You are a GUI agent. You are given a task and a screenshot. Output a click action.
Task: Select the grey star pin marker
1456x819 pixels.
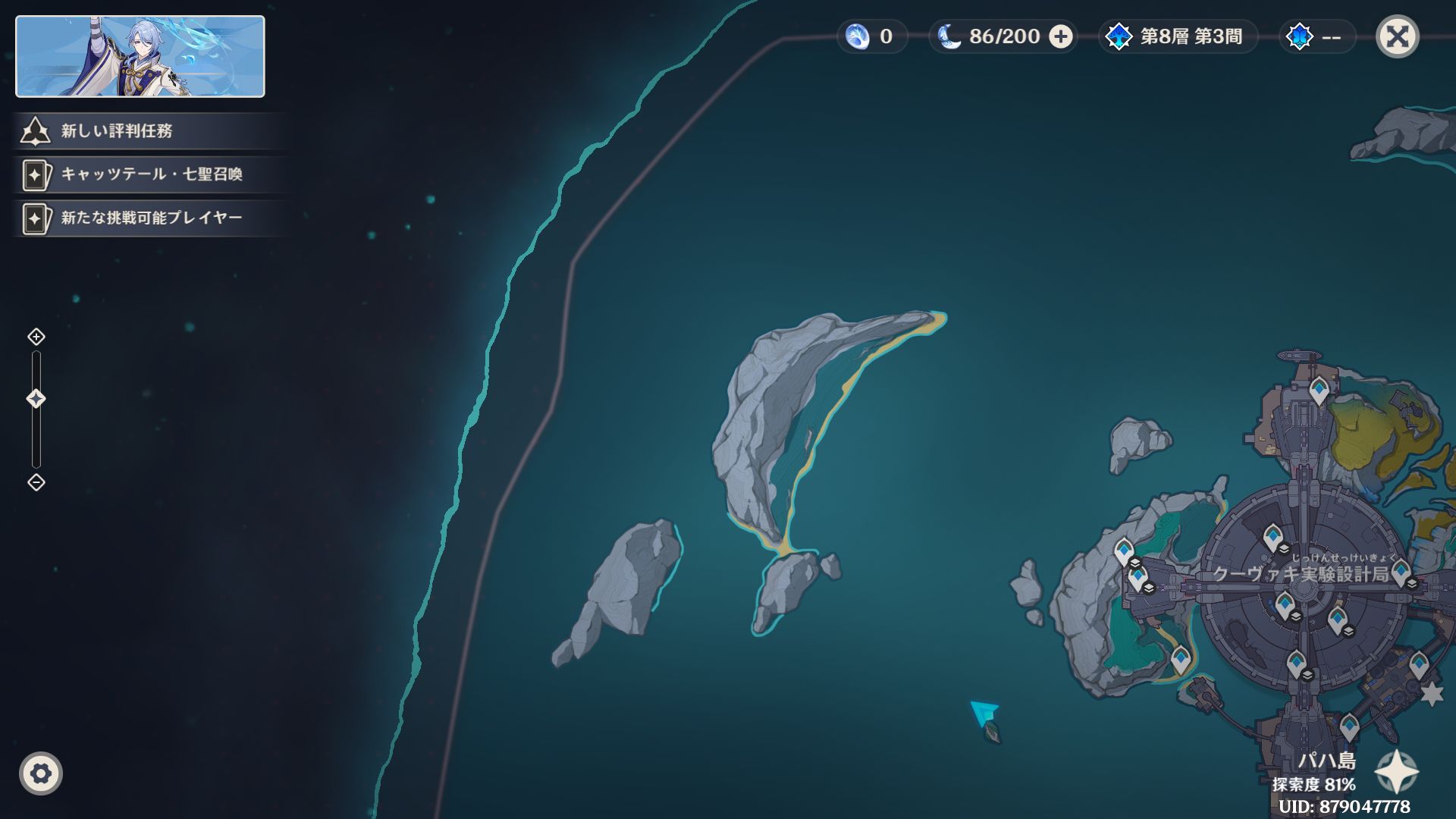[1431, 693]
